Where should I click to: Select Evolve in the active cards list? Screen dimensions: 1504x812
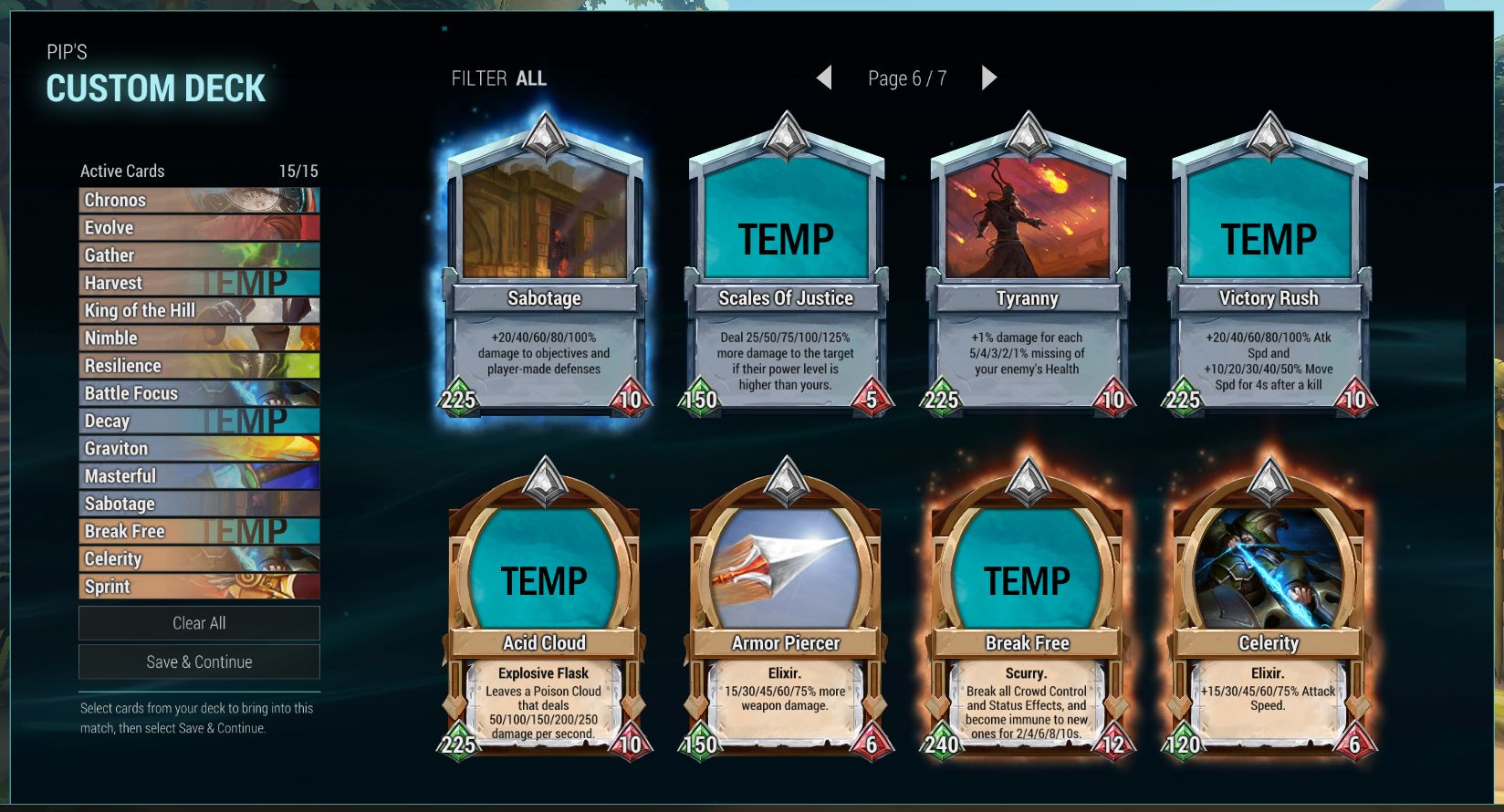[x=199, y=228]
